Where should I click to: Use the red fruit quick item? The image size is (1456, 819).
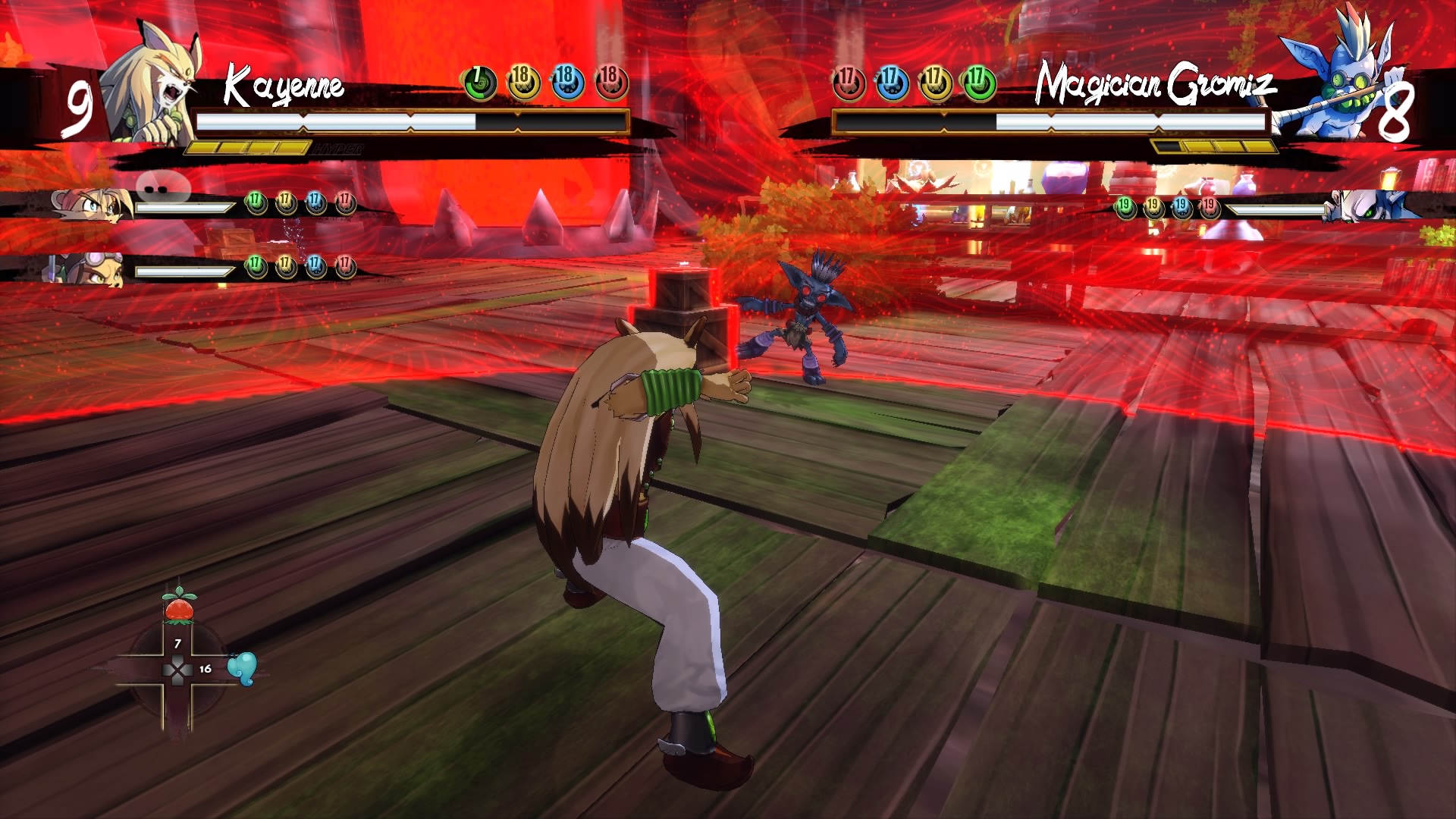(x=179, y=607)
